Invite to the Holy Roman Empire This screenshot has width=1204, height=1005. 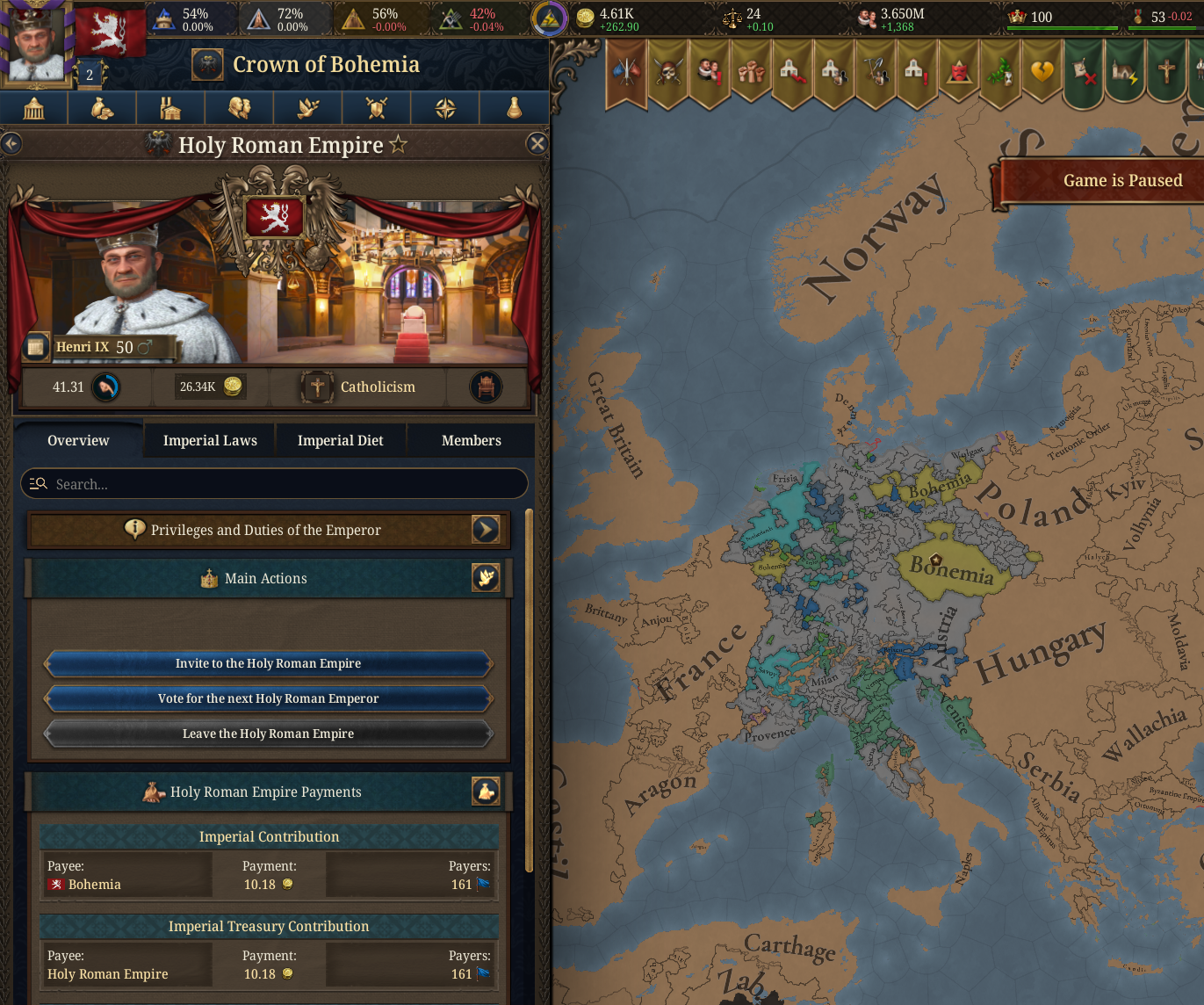point(268,663)
